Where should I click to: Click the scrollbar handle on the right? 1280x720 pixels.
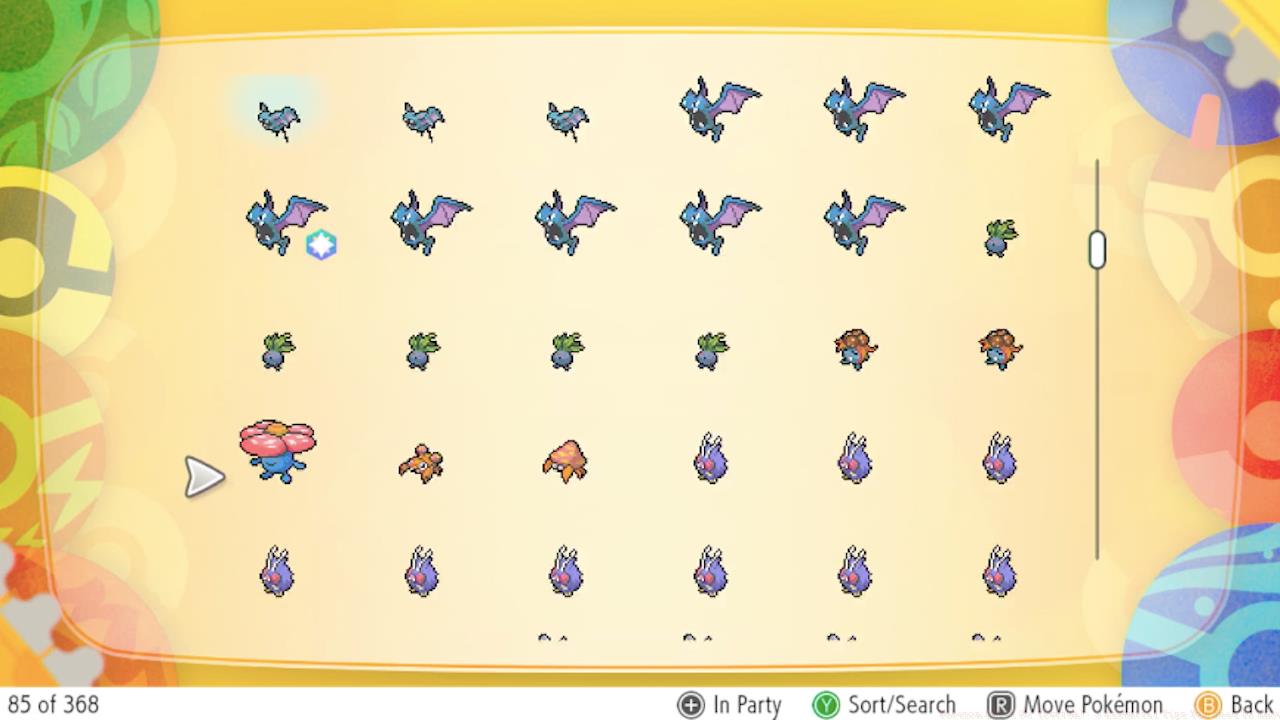click(1097, 250)
